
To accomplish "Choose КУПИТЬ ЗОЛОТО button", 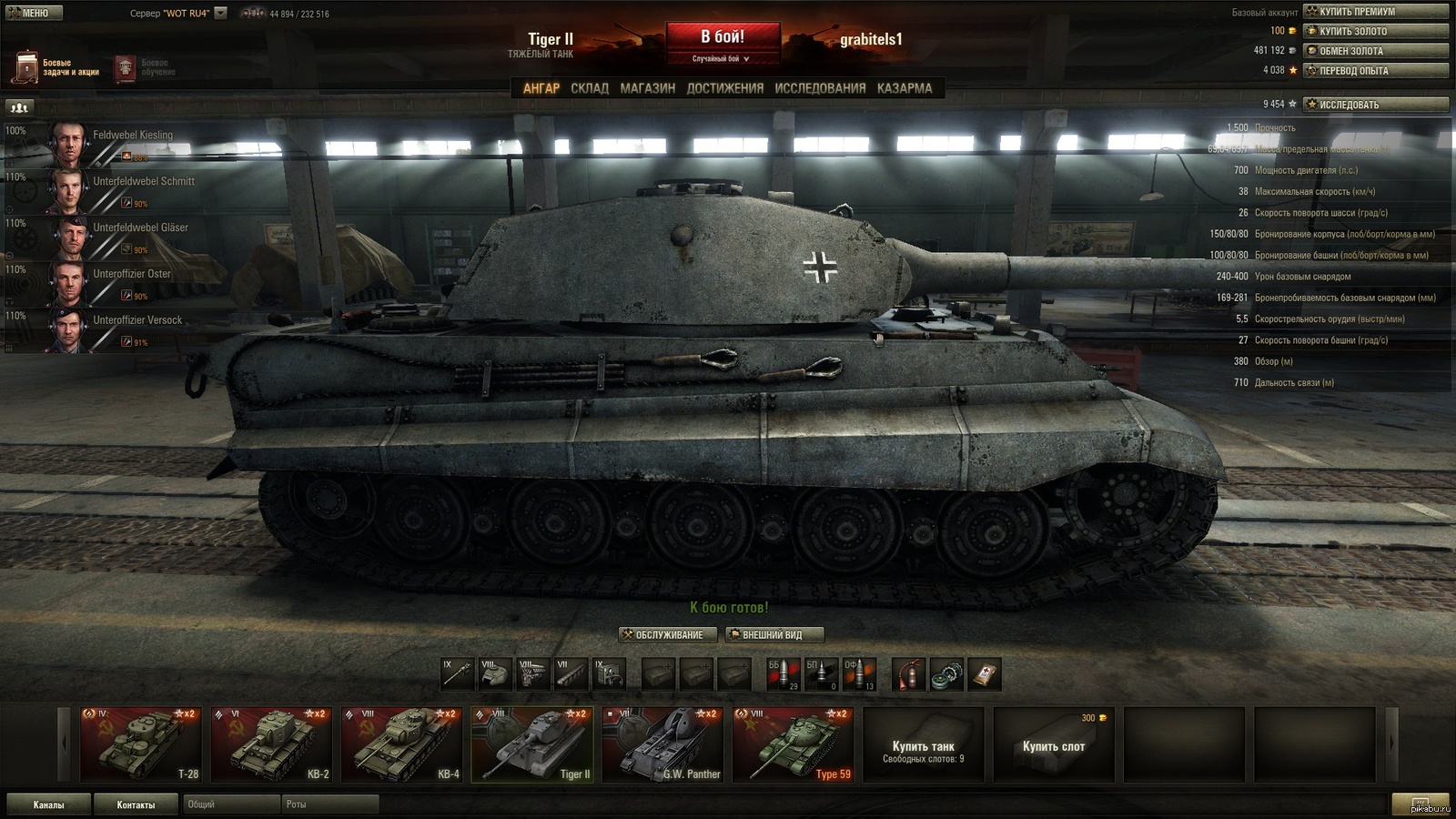I will (1375, 31).
